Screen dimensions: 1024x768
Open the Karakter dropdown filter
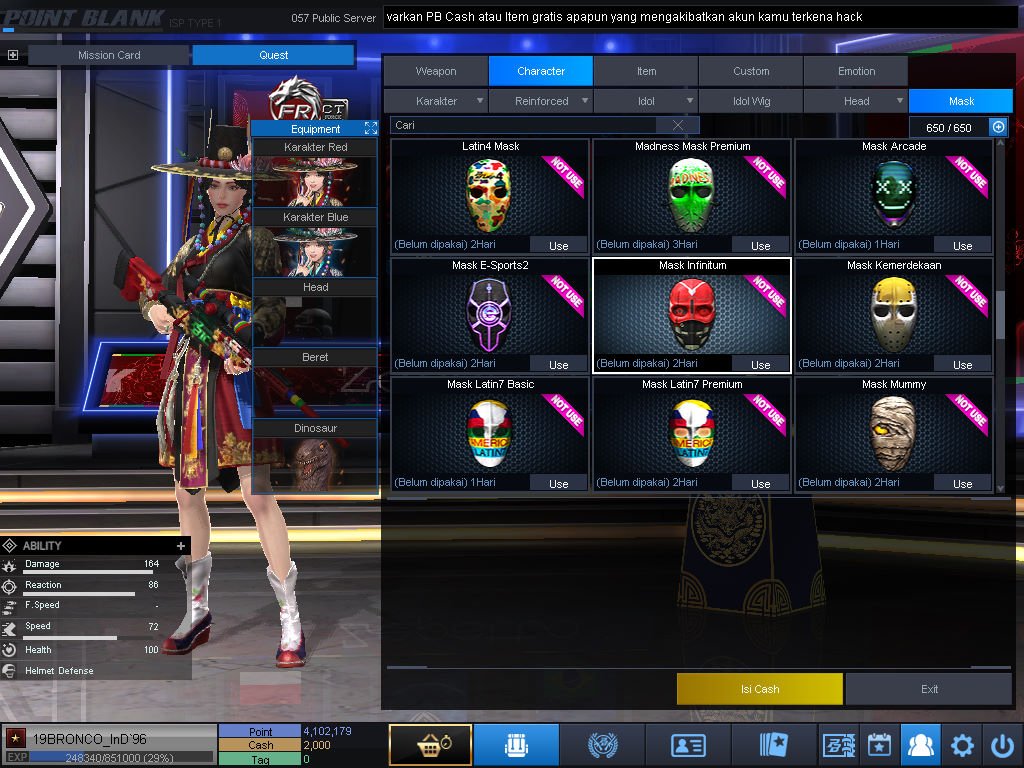(x=437, y=101)
